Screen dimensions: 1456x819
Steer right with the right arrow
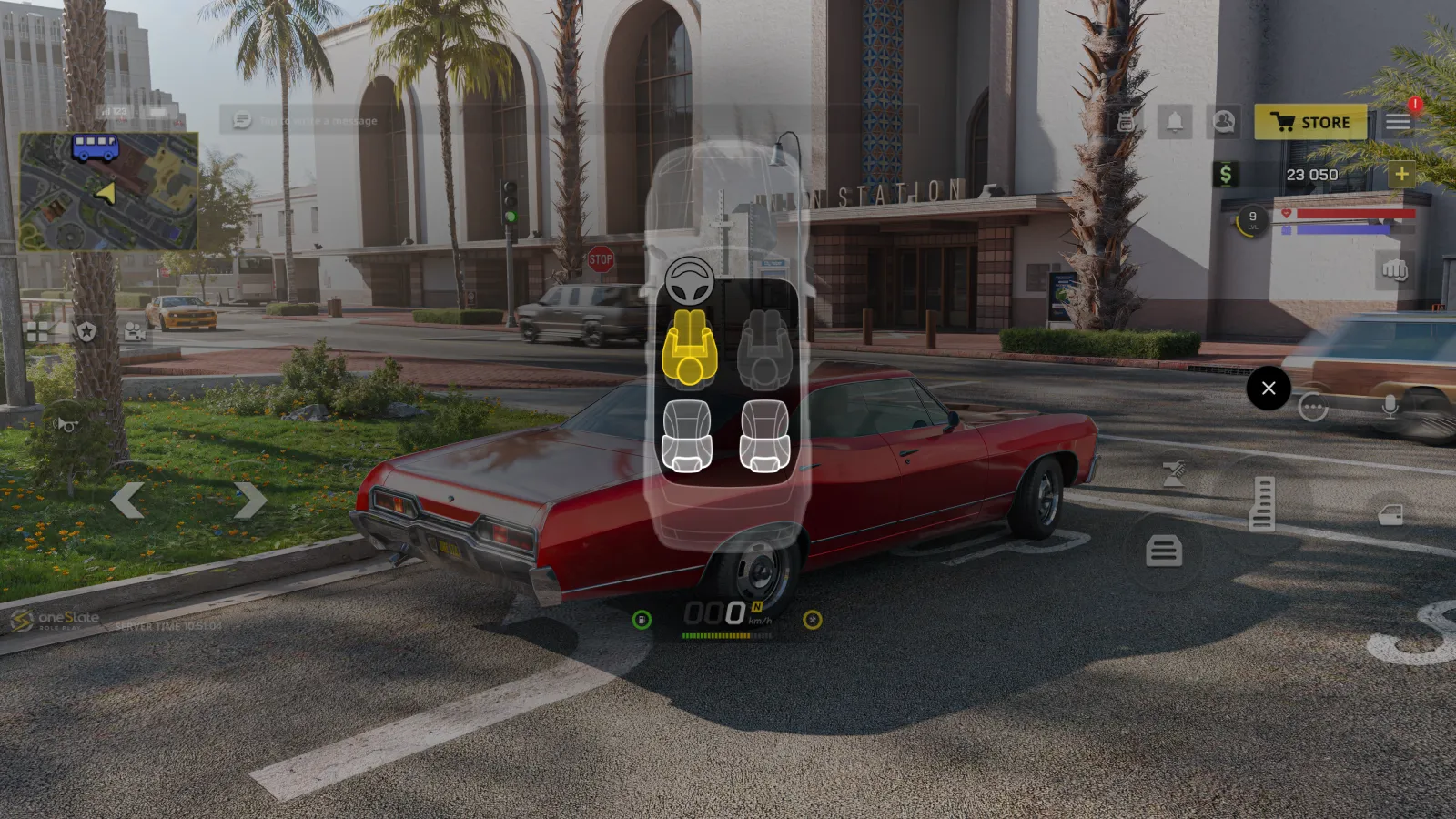249,500
